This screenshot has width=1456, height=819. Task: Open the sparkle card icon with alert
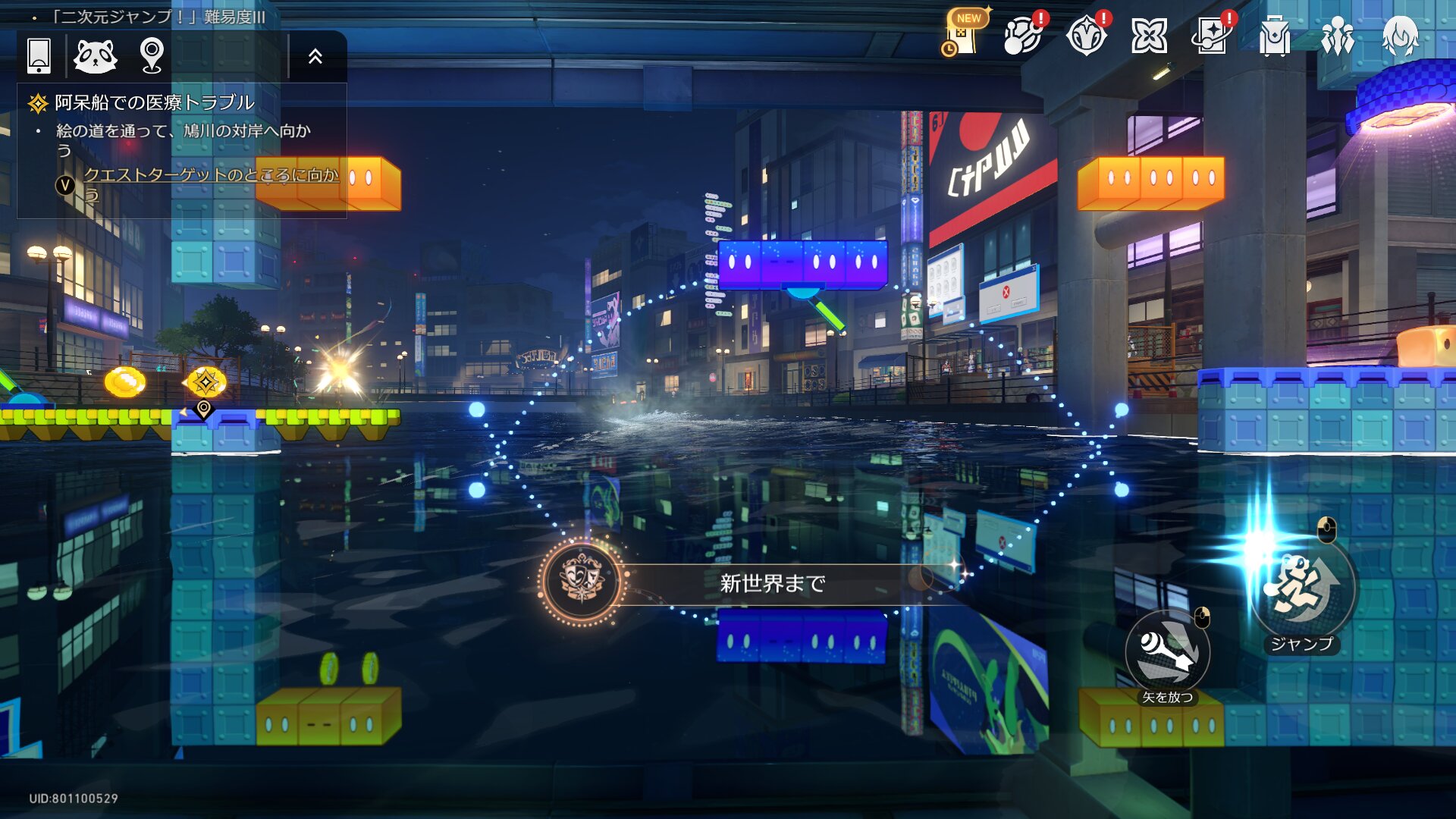coord(1211,36)
